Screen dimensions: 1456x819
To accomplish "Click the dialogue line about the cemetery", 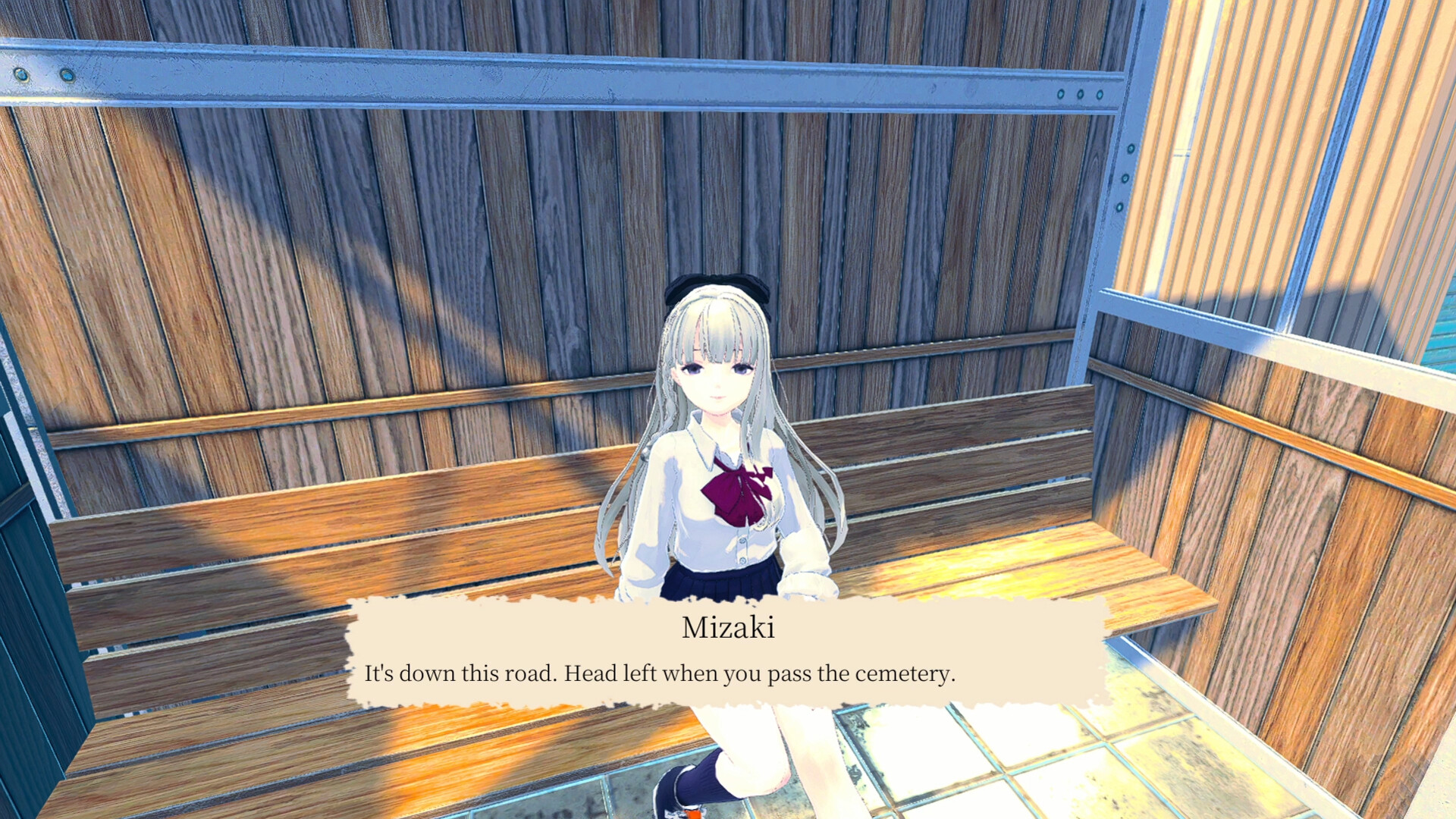I will pyautogui.click(x=661, y=673).
